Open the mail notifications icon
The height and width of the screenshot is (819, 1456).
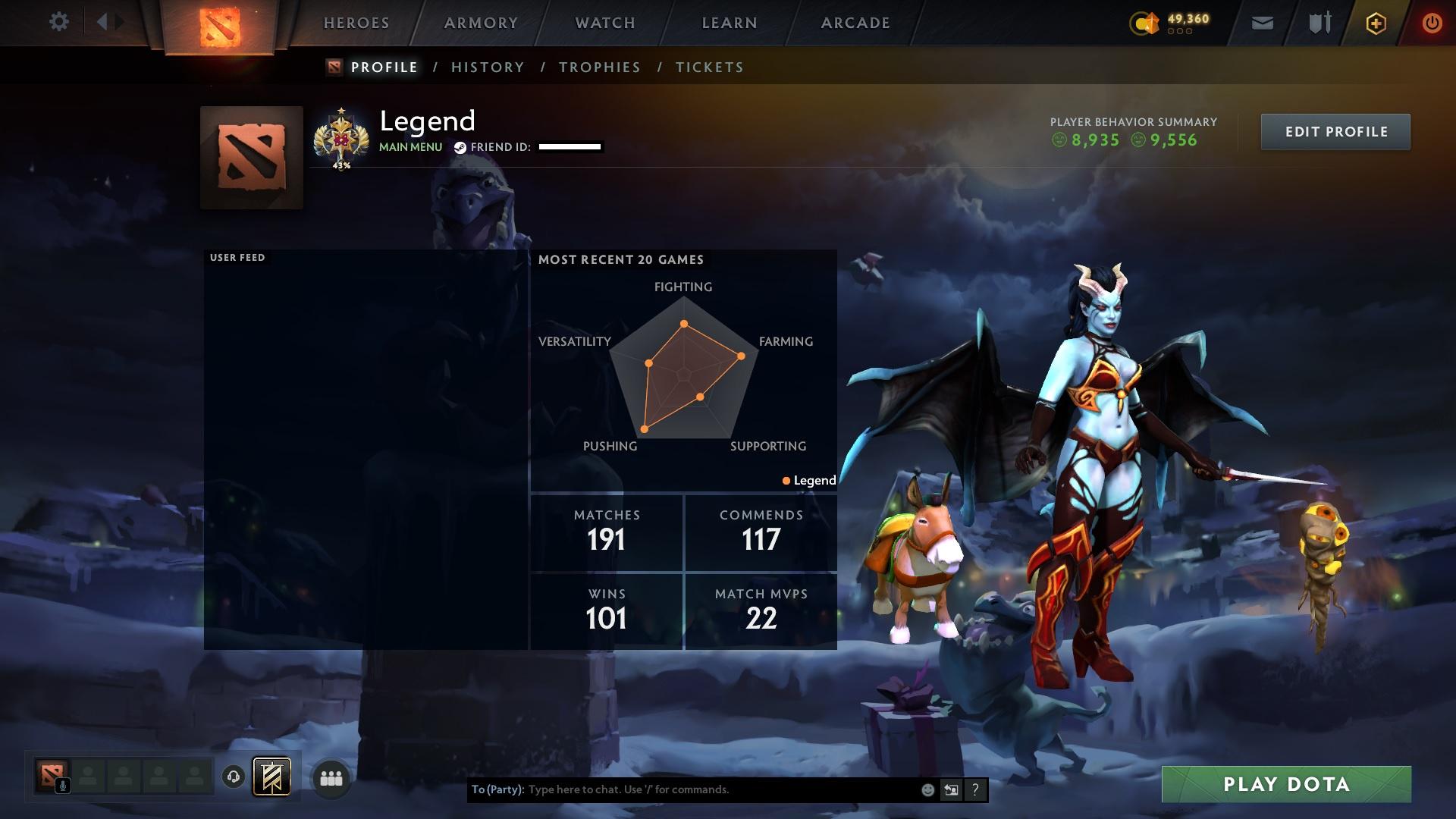click(1262, 23)
